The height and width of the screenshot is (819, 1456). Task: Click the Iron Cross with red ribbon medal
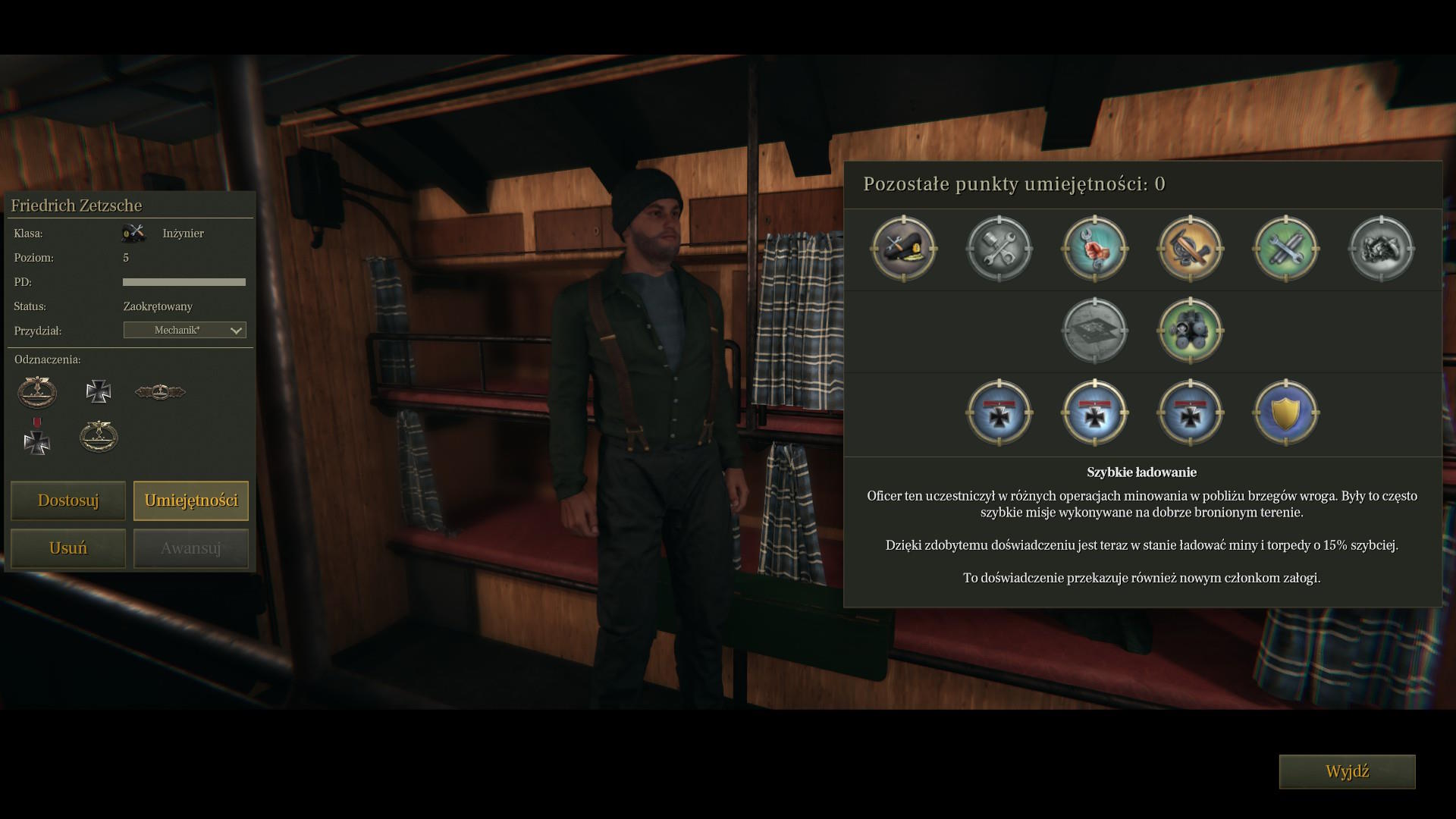click(36, 436)
